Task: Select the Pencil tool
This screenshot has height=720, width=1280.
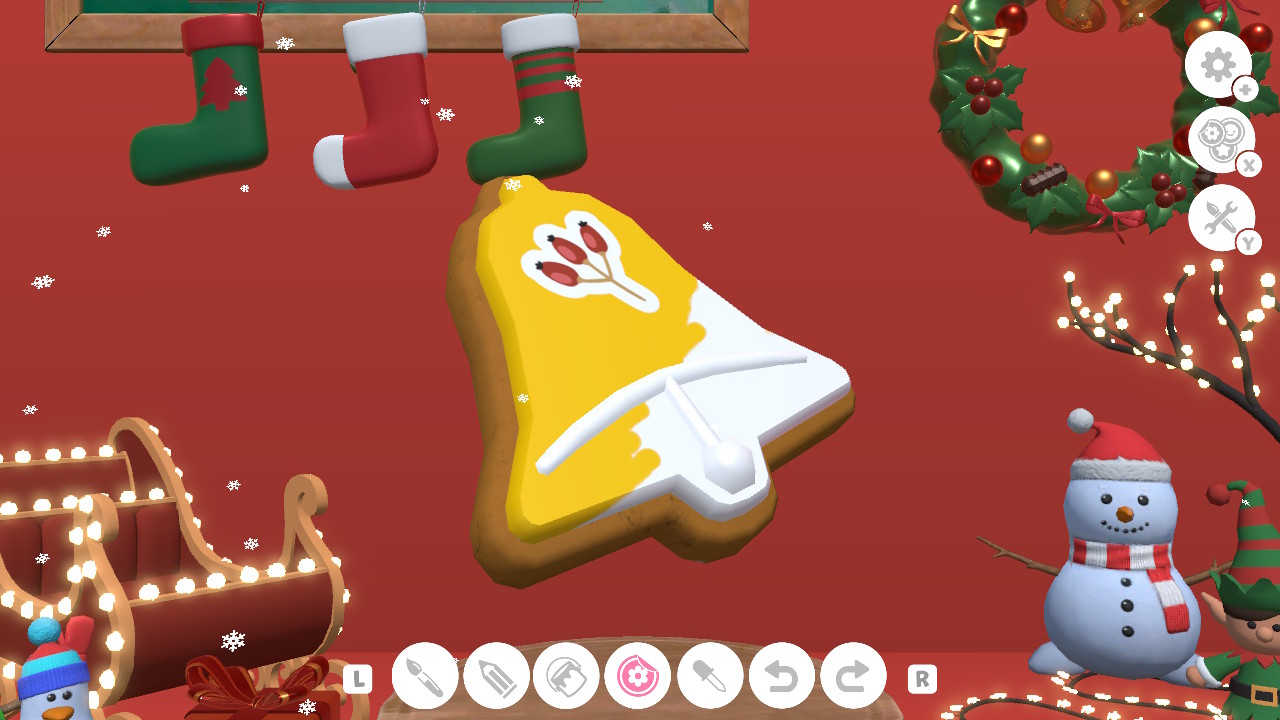Action: point(495,676)
